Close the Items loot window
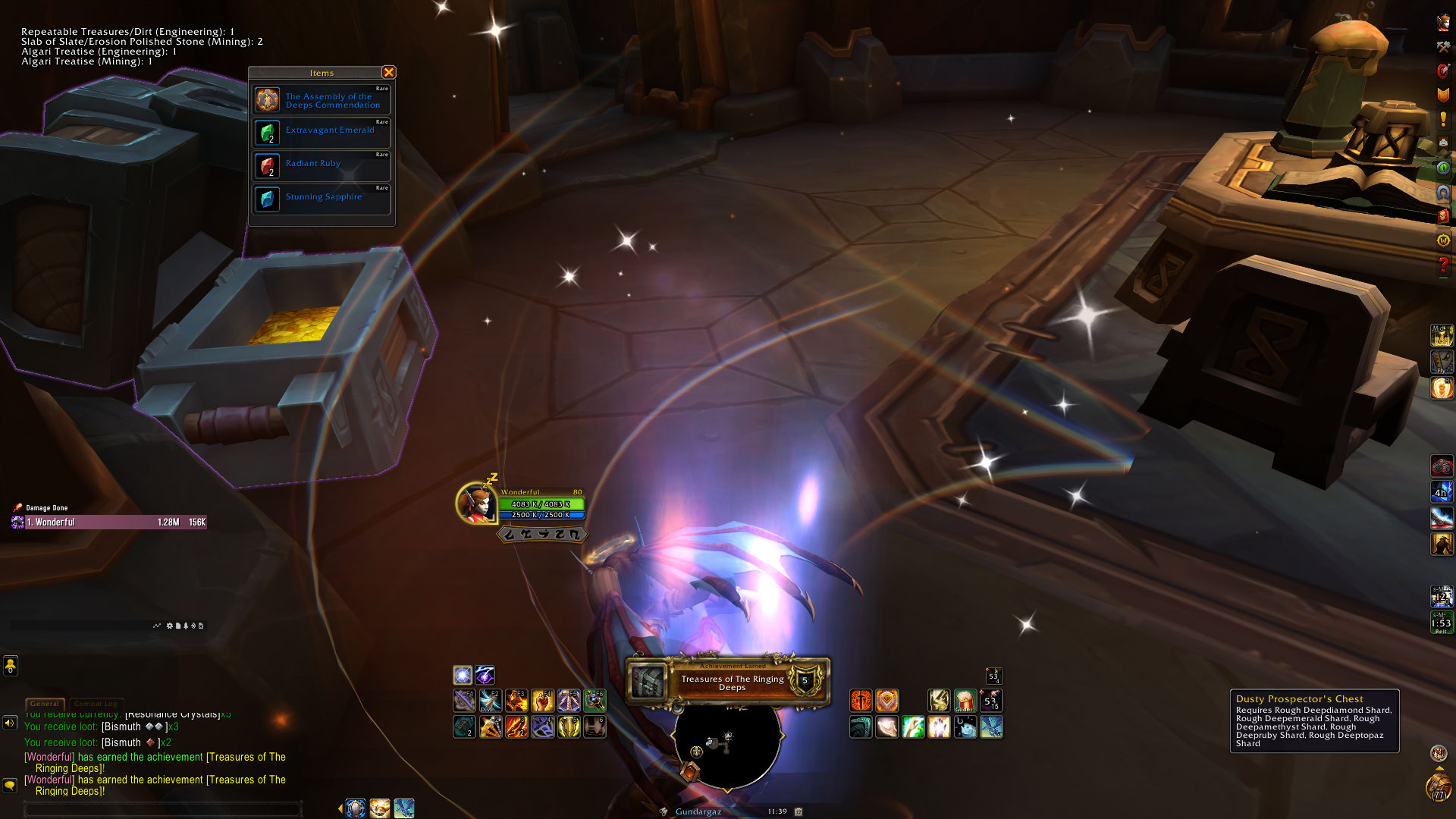The height and width of the screenshot is (819, 1456). point(388,72)
